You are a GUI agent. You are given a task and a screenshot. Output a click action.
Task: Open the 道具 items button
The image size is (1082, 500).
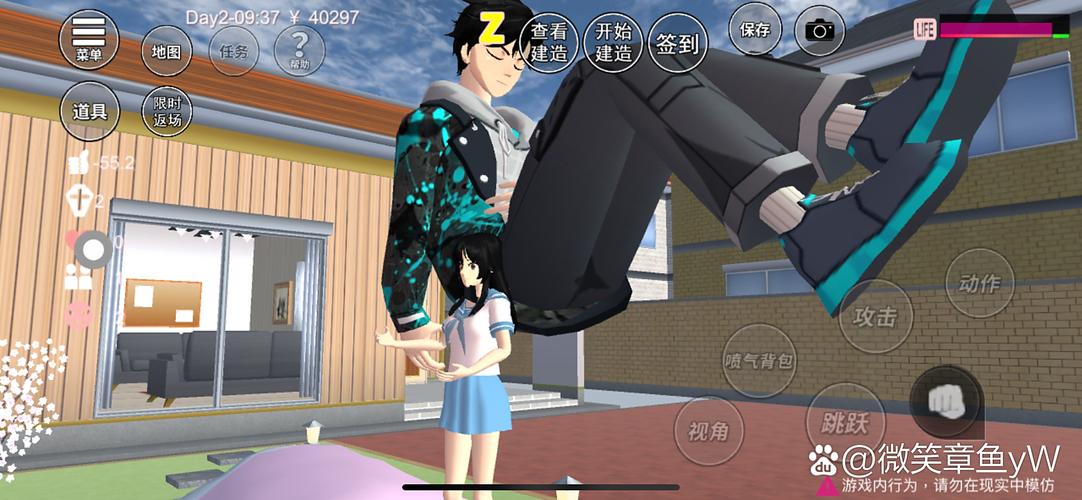click(x=89, y=110)
